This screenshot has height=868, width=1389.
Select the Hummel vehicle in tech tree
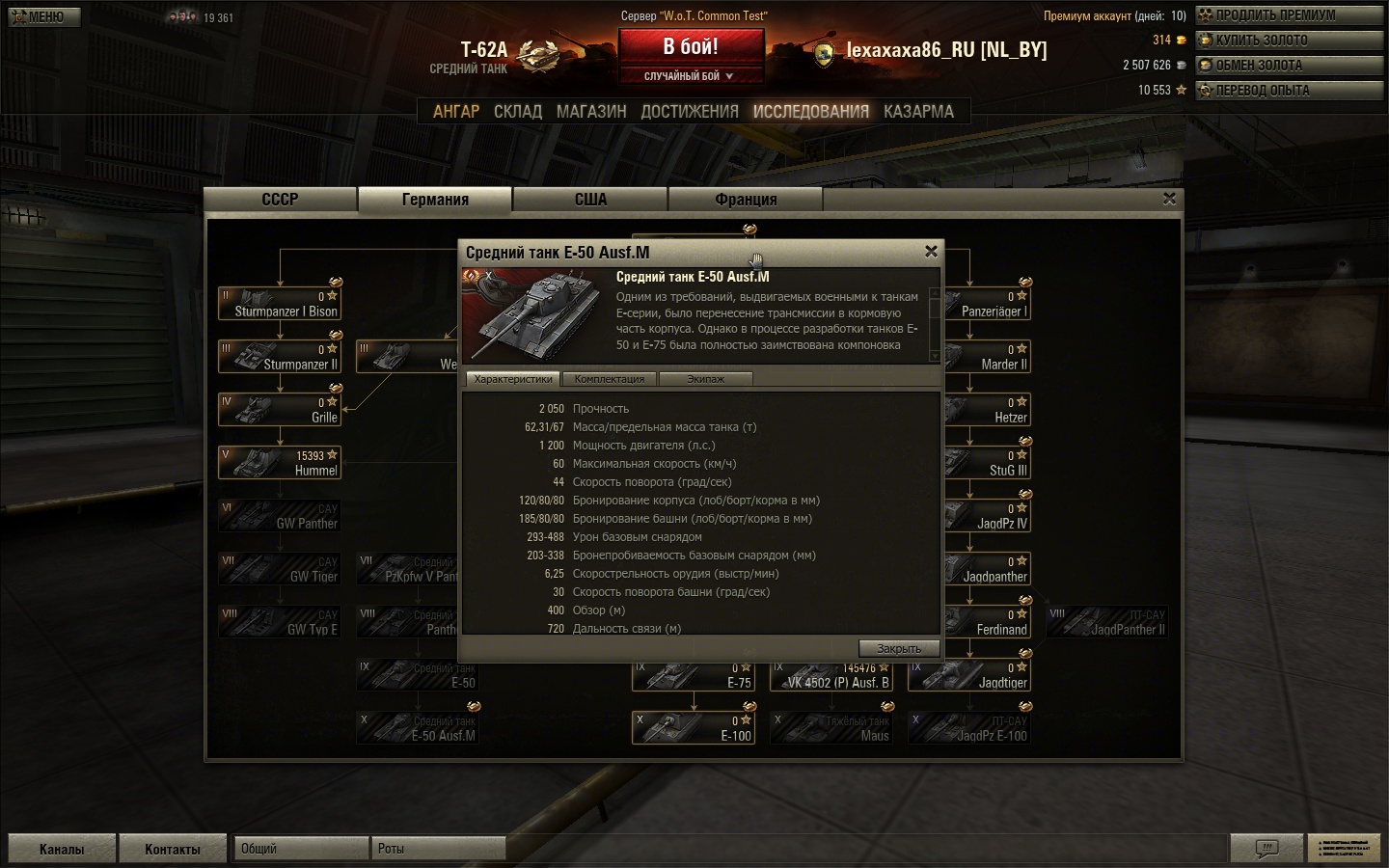[x=281, y=463]
